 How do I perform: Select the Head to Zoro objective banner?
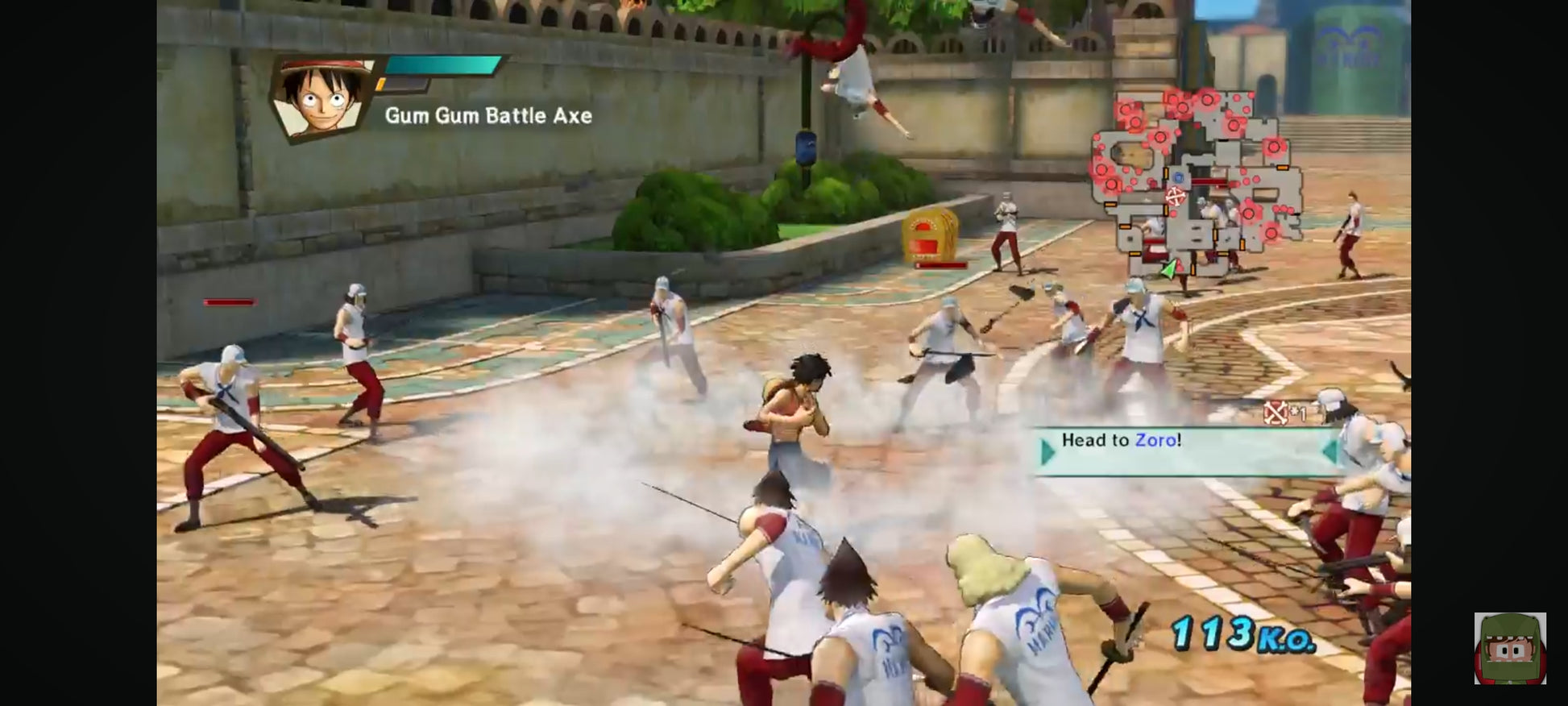[x=1184, y=450]
